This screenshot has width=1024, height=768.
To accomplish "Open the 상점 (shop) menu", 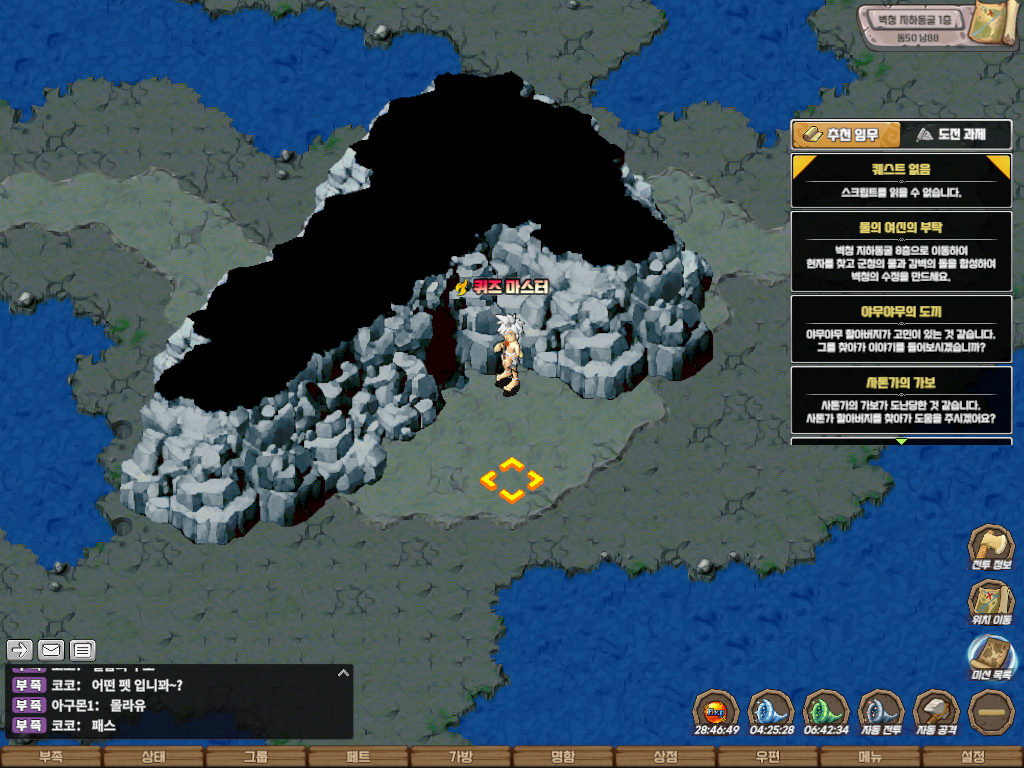I will pos(665,757).
